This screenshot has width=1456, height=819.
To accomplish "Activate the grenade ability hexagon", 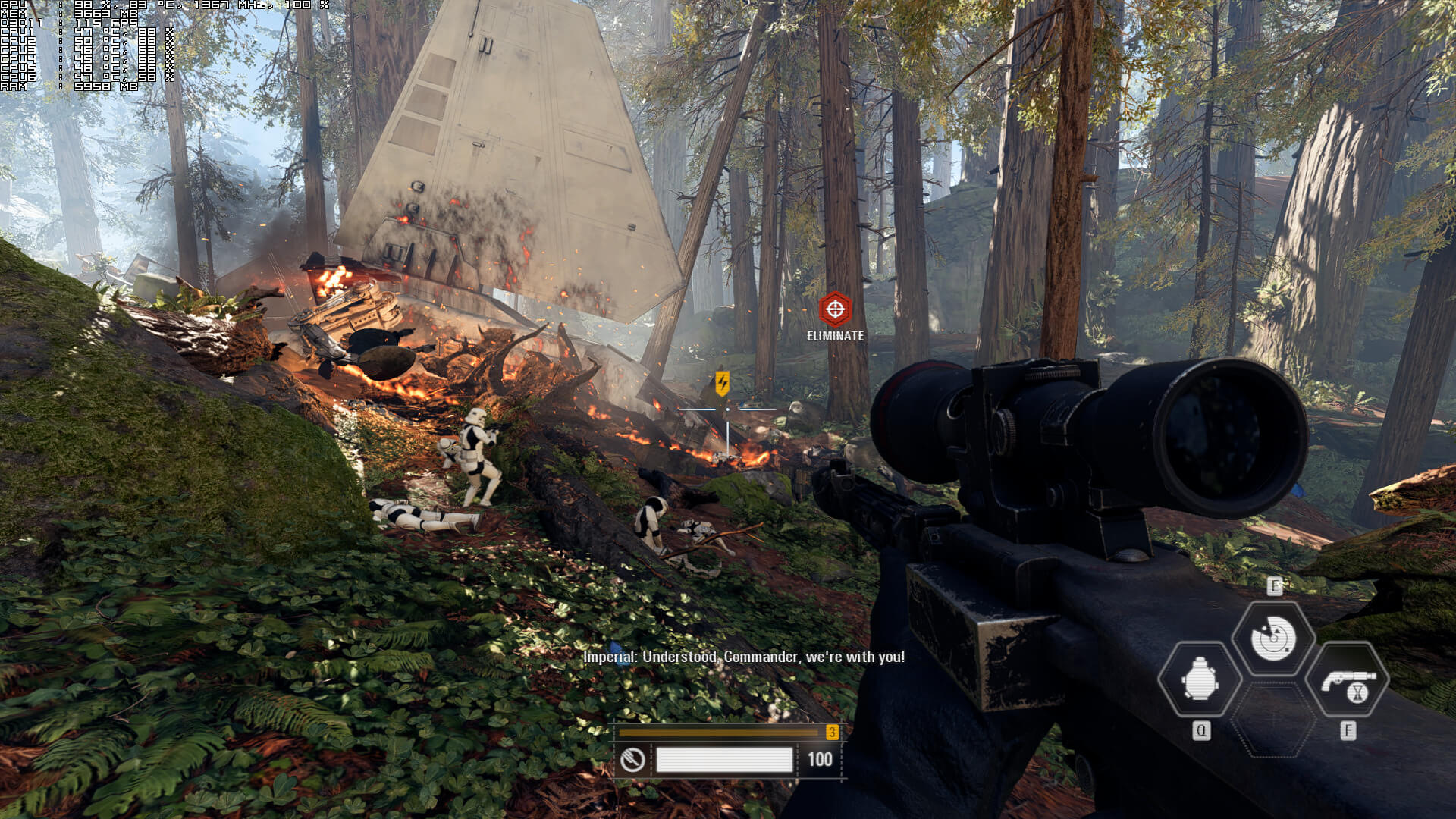I will (x=1200, y=679).
